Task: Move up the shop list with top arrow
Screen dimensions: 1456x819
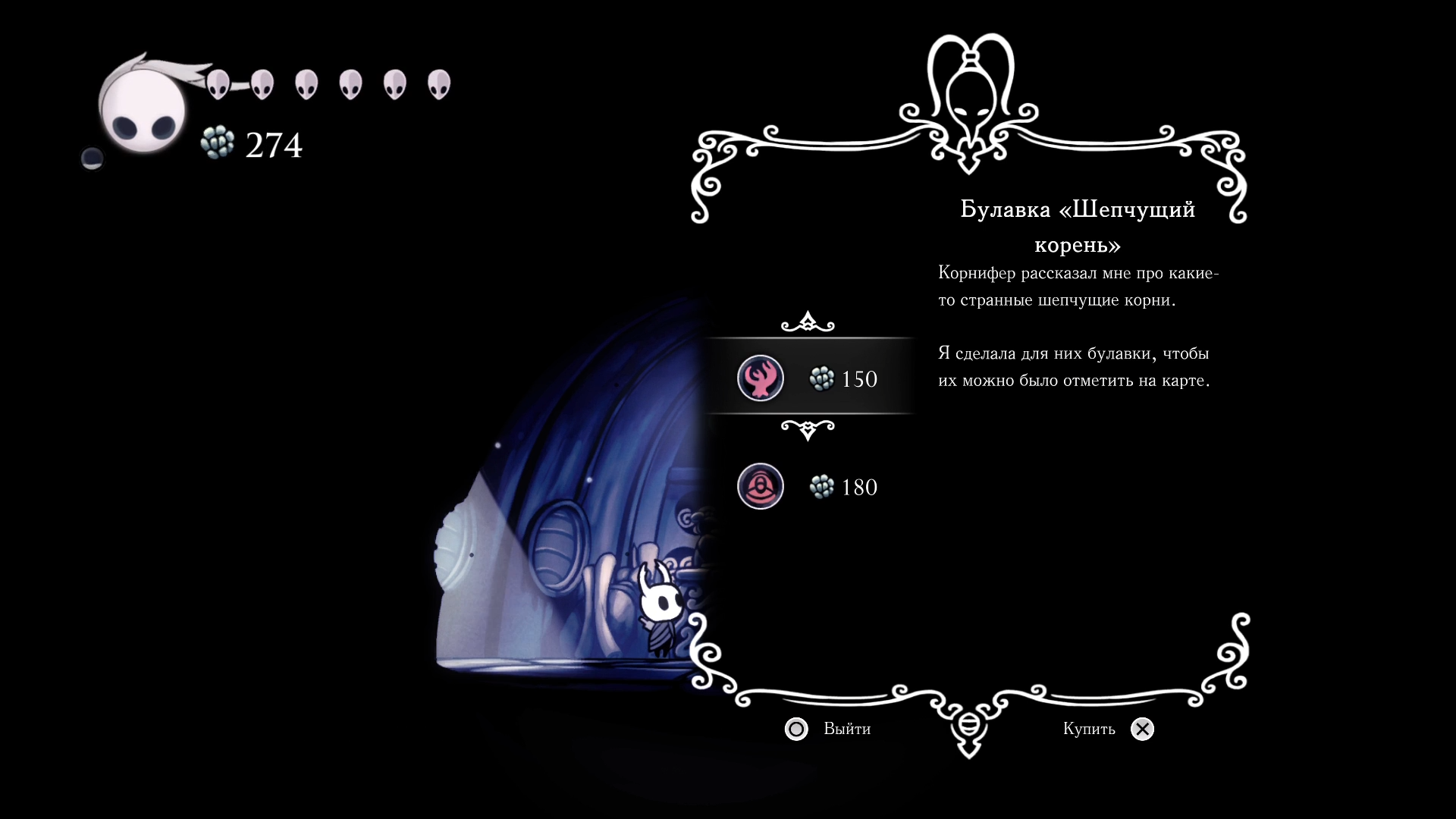Action: (808, 322)
